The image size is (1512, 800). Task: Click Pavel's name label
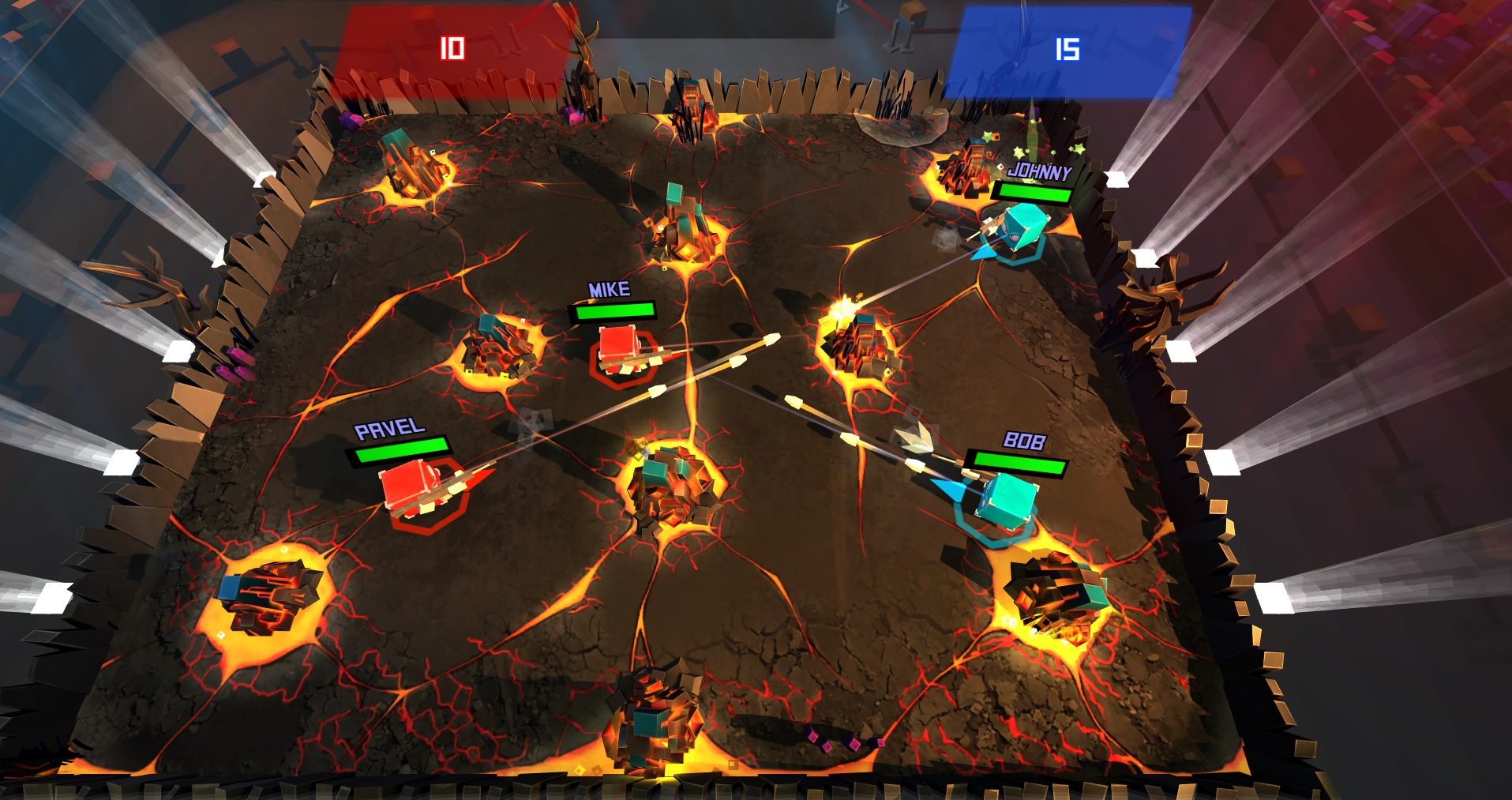[391, 430]
